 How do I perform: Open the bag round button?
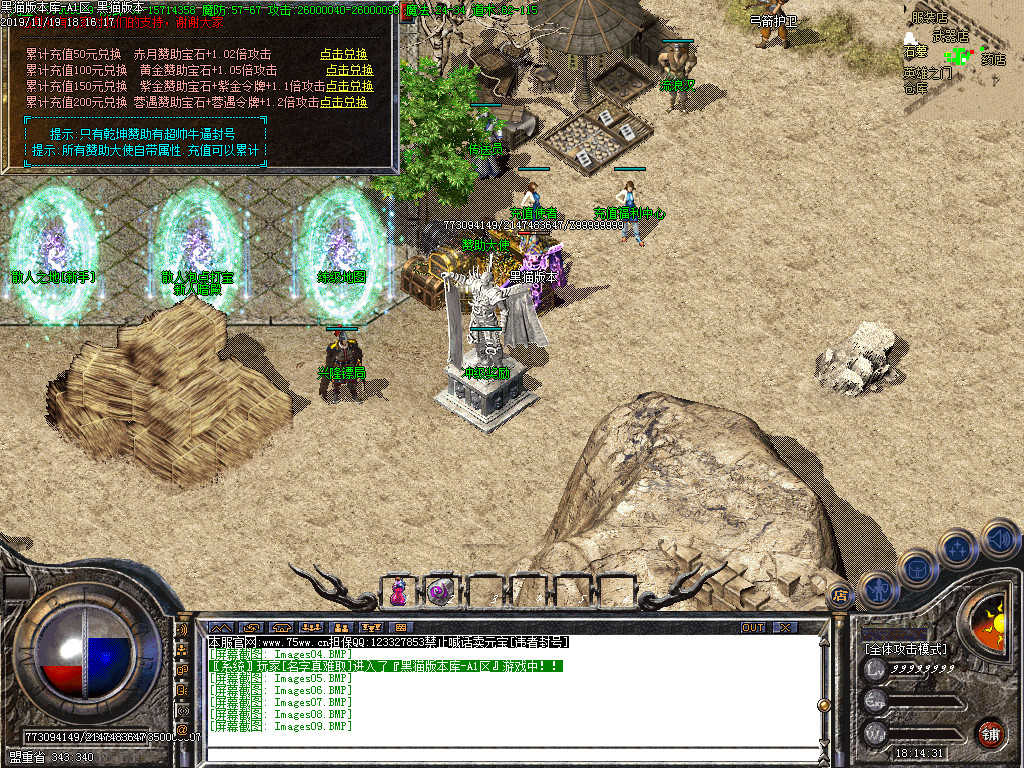[916, 567]
